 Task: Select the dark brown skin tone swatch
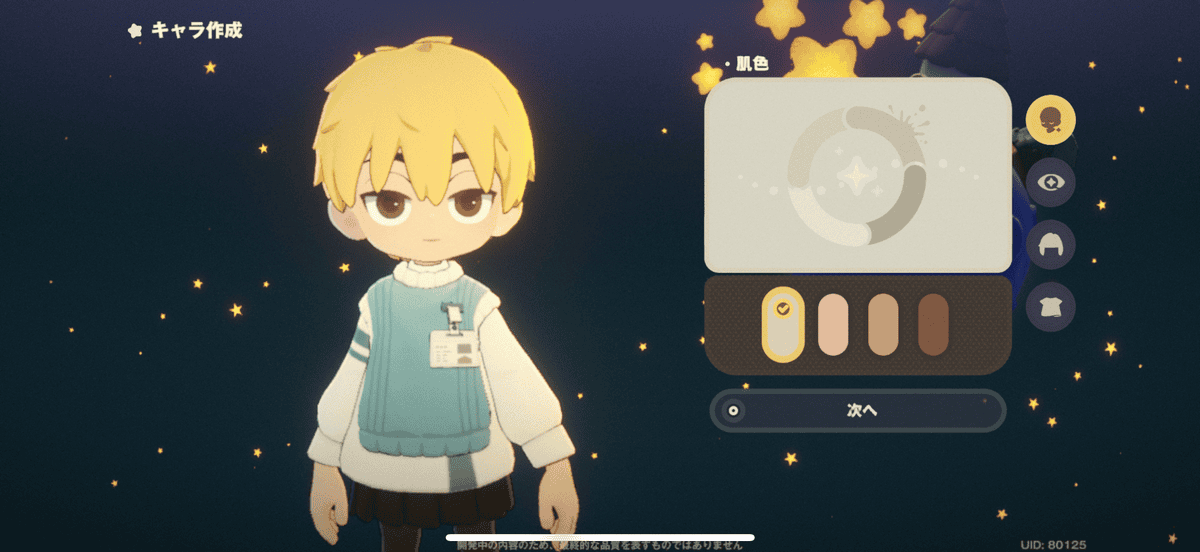[933, 325]
